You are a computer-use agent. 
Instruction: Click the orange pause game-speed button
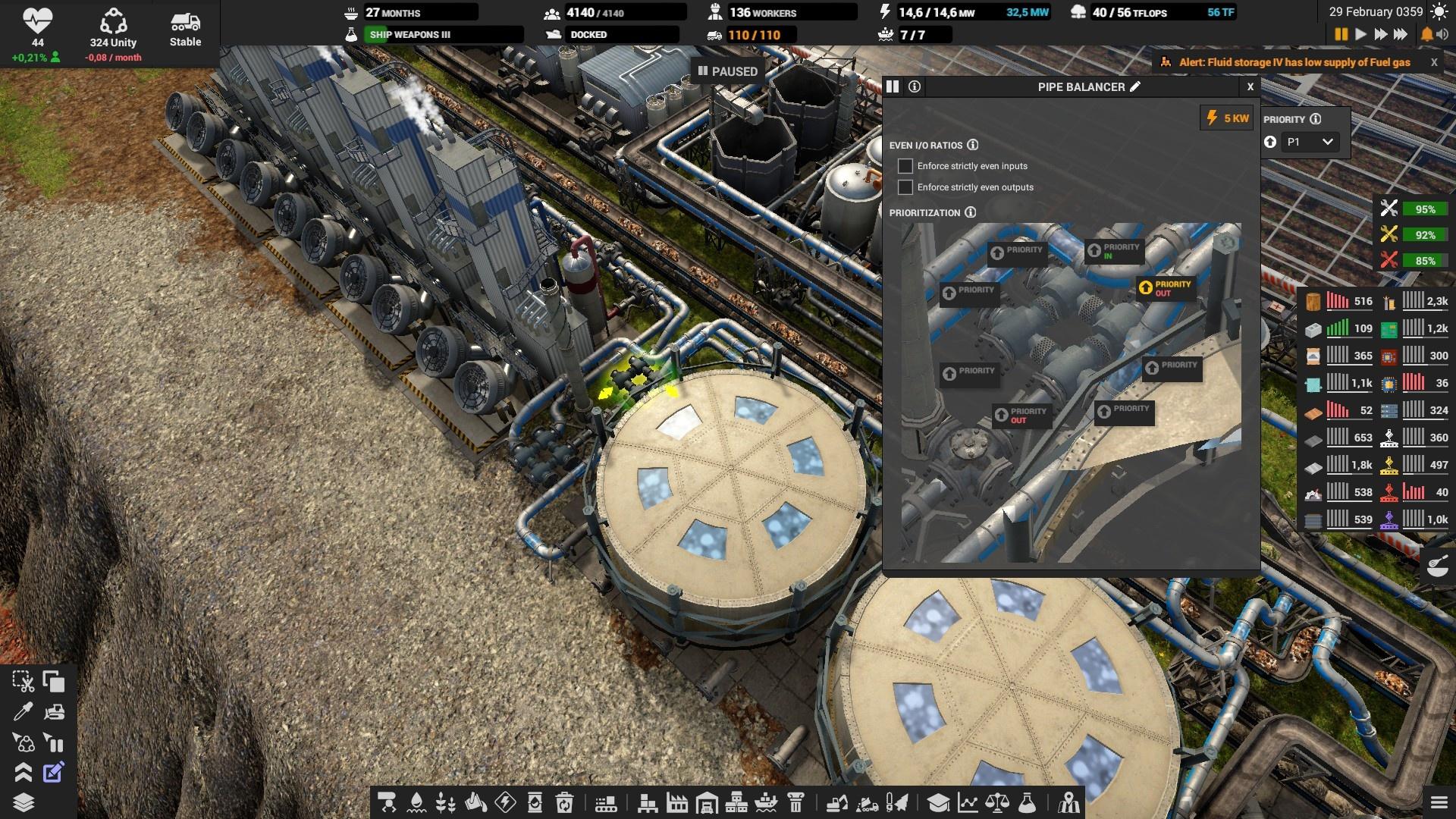1341,34
